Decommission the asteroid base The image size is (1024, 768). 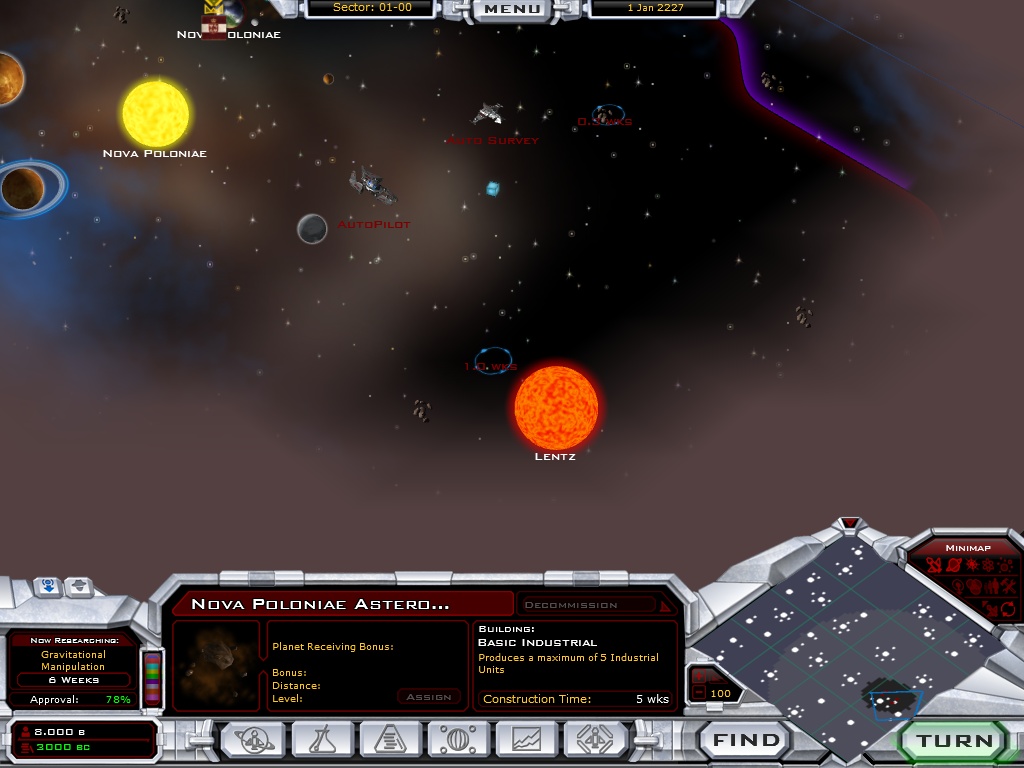[x=588, y=605]
